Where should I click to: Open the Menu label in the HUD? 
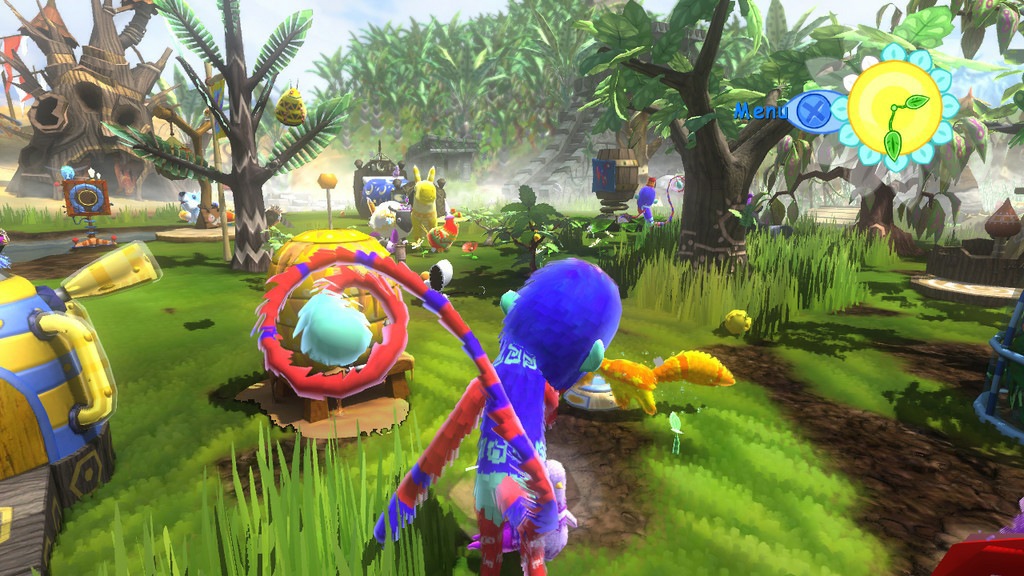pyautogui.click(x=761, y=111)
